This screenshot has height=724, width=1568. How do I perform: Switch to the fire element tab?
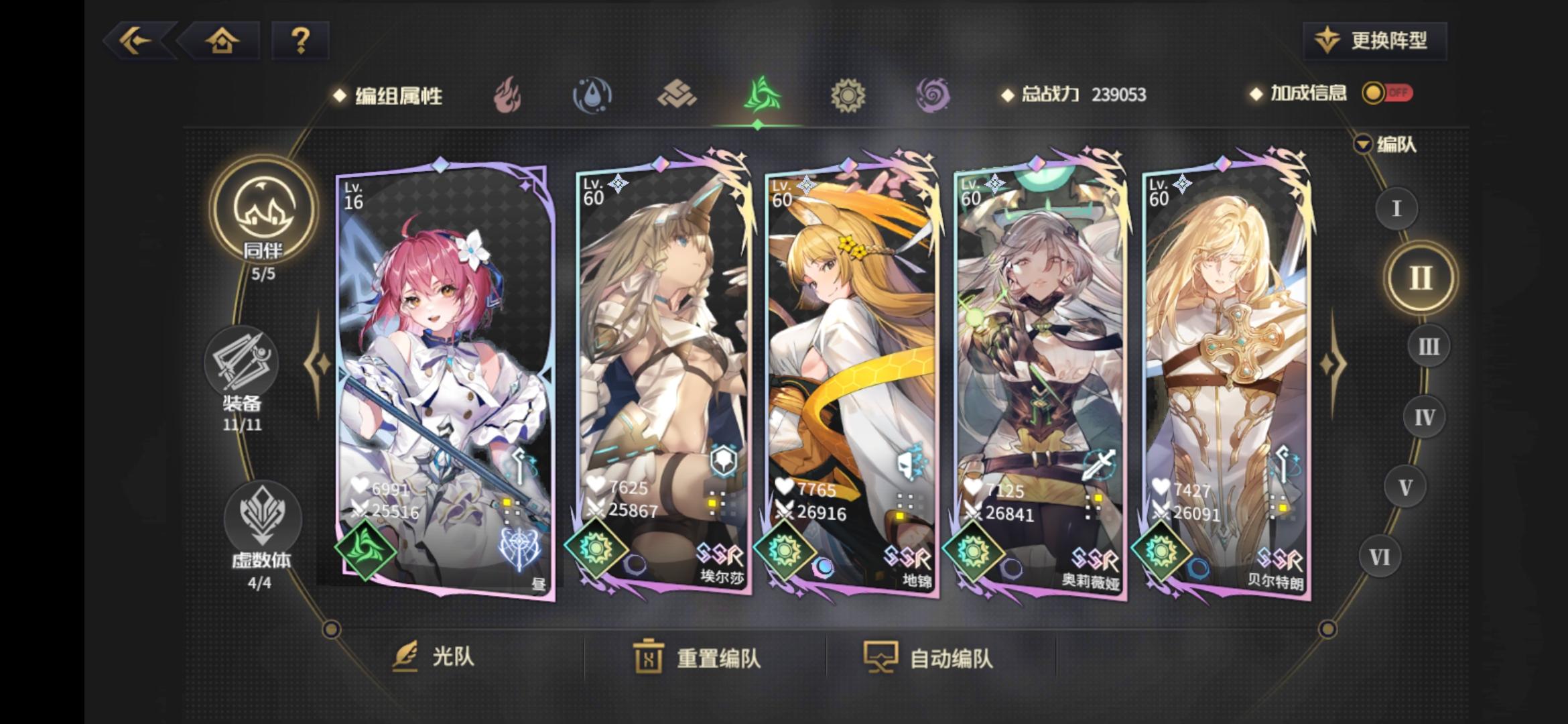click(x=508, y=95)
